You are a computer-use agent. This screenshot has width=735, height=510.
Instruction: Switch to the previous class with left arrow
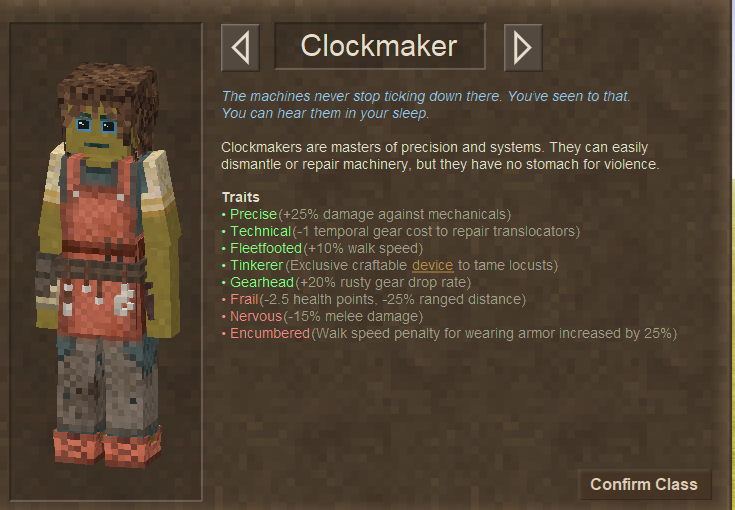pos(240,47)
